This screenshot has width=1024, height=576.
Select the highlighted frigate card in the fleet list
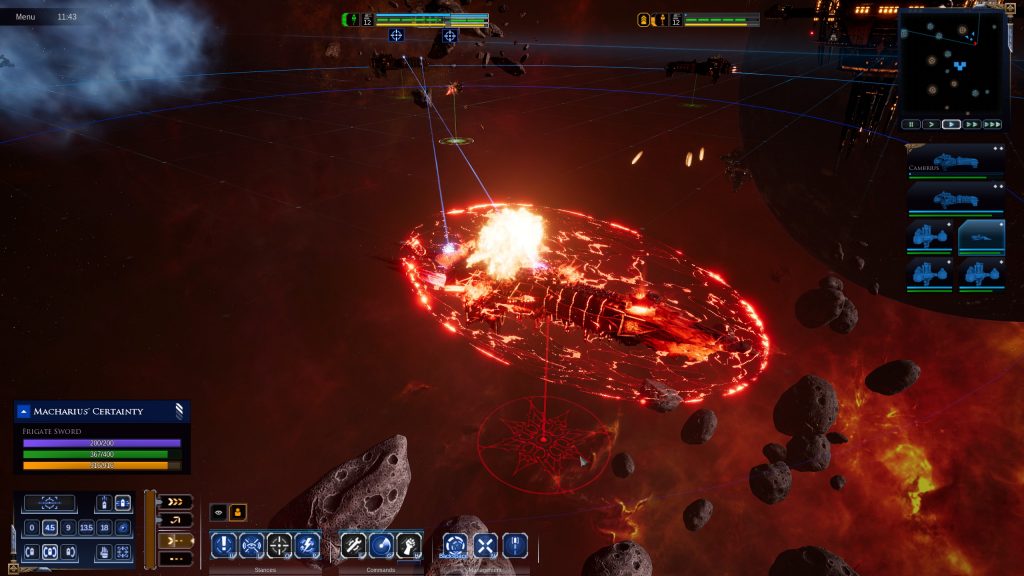tap(981, 237)
